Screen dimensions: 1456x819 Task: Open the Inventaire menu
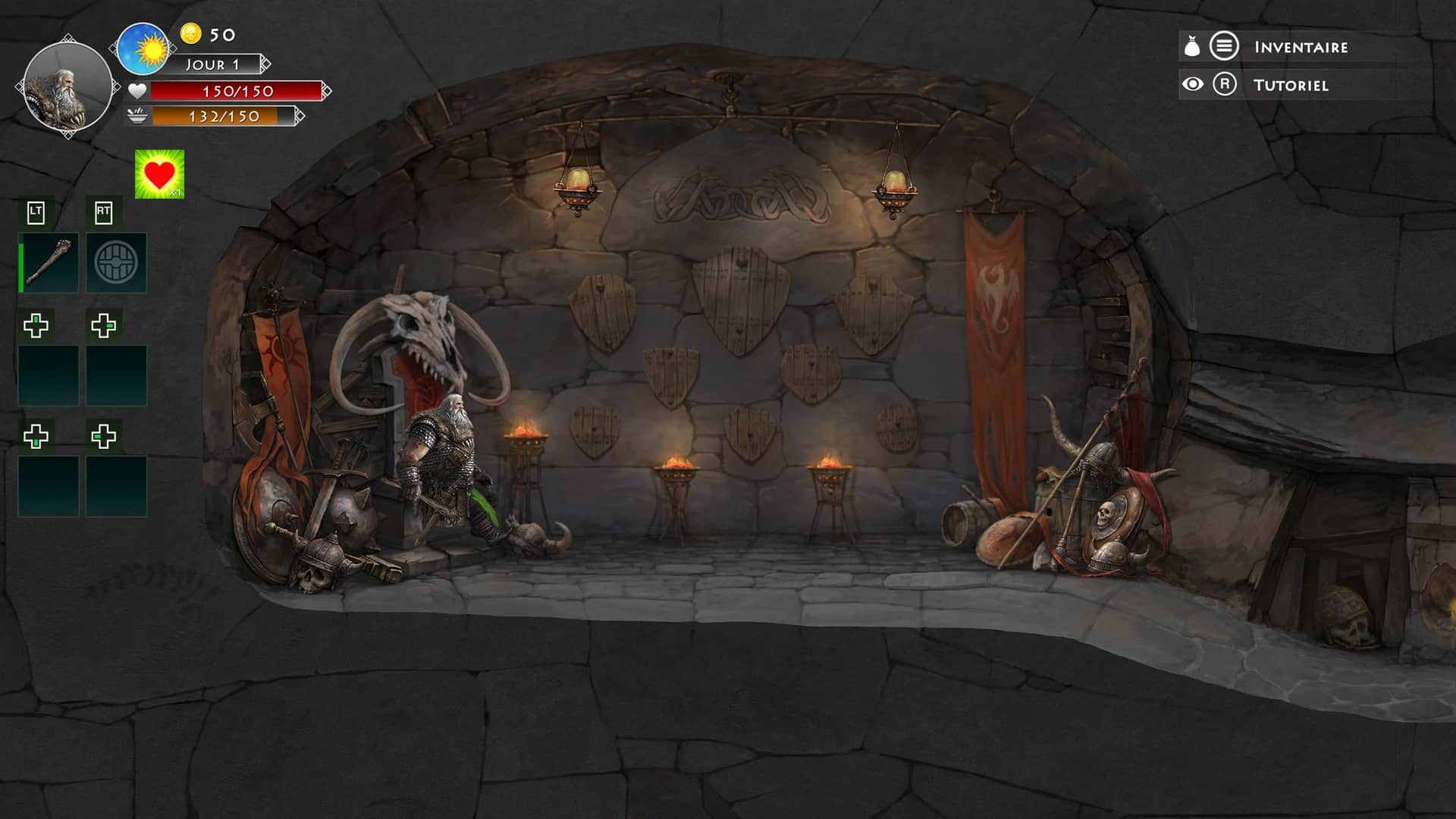pyautogui.click(x=1300, y=47)
